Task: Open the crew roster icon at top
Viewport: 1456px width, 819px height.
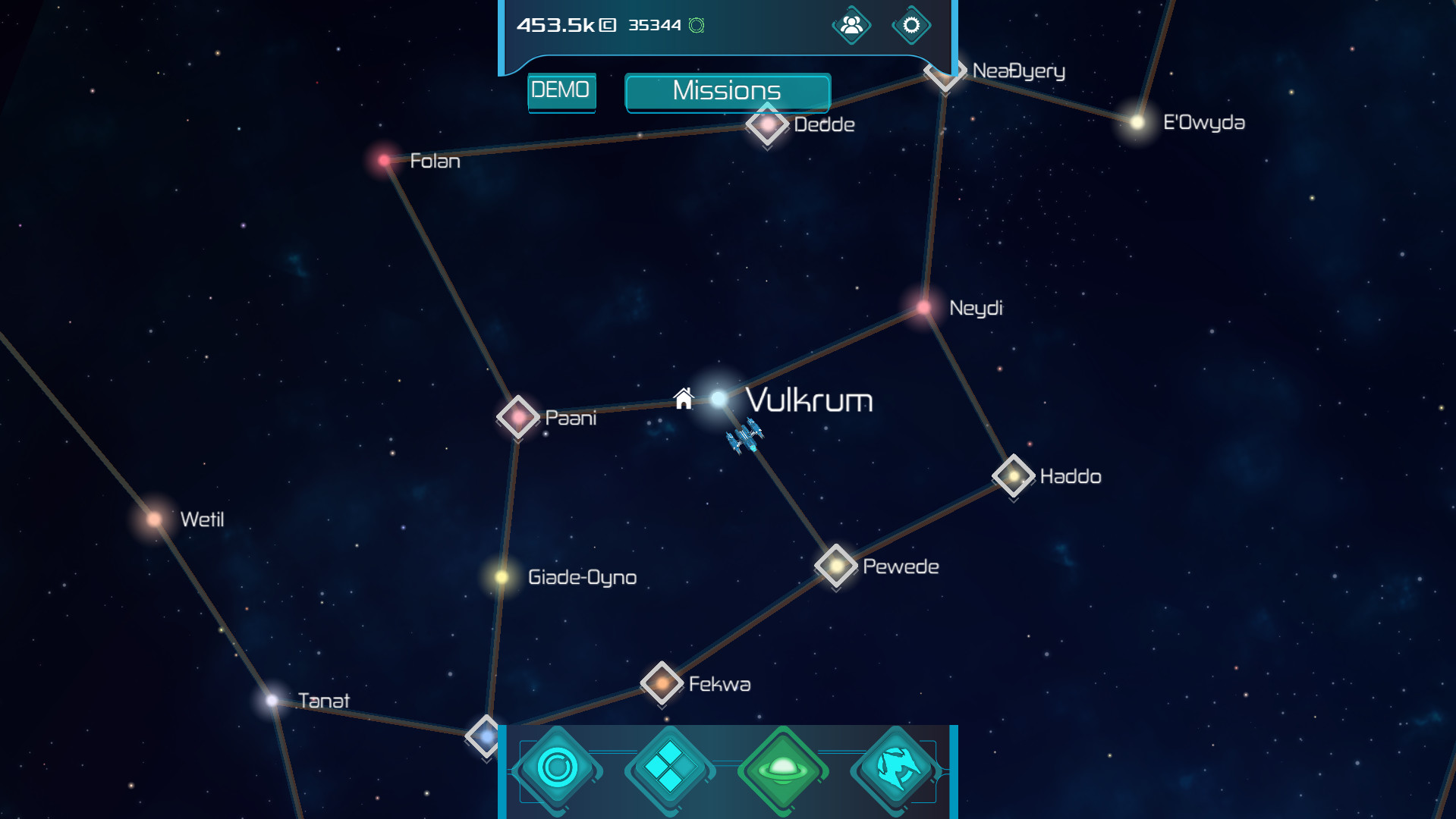Action: [x=851, y=25]
